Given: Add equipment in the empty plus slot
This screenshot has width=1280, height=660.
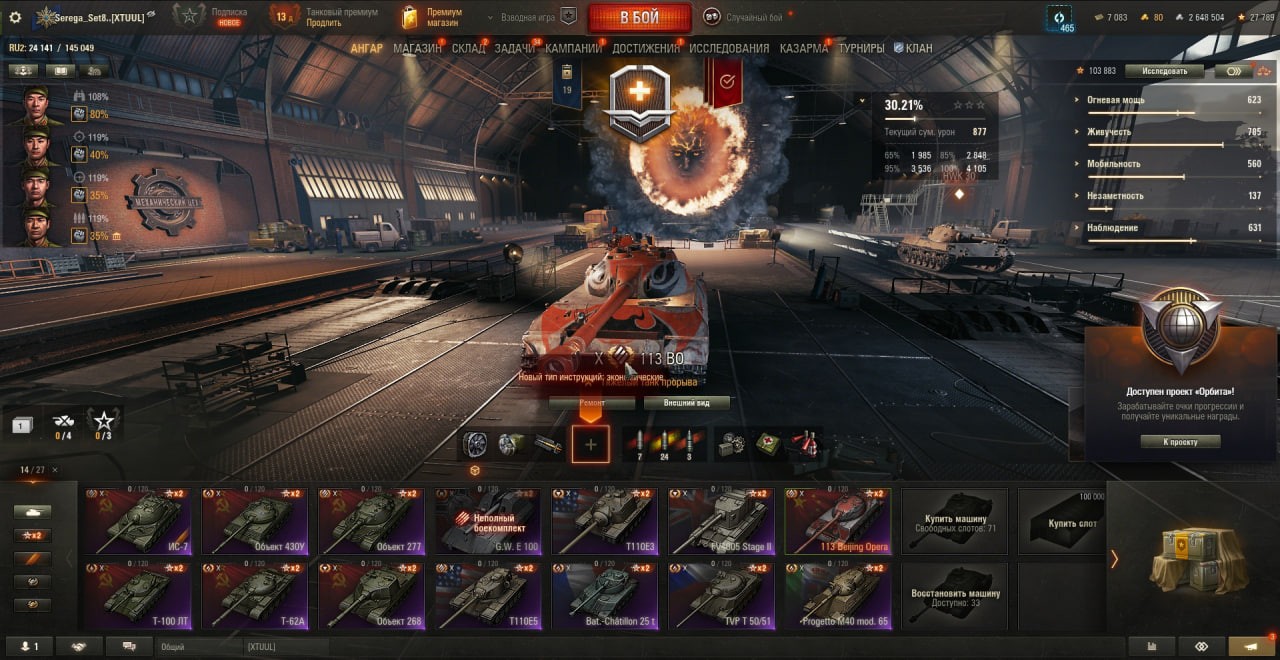Looking at the screenshot, I should pyautogui.click(x=590, y=444).
